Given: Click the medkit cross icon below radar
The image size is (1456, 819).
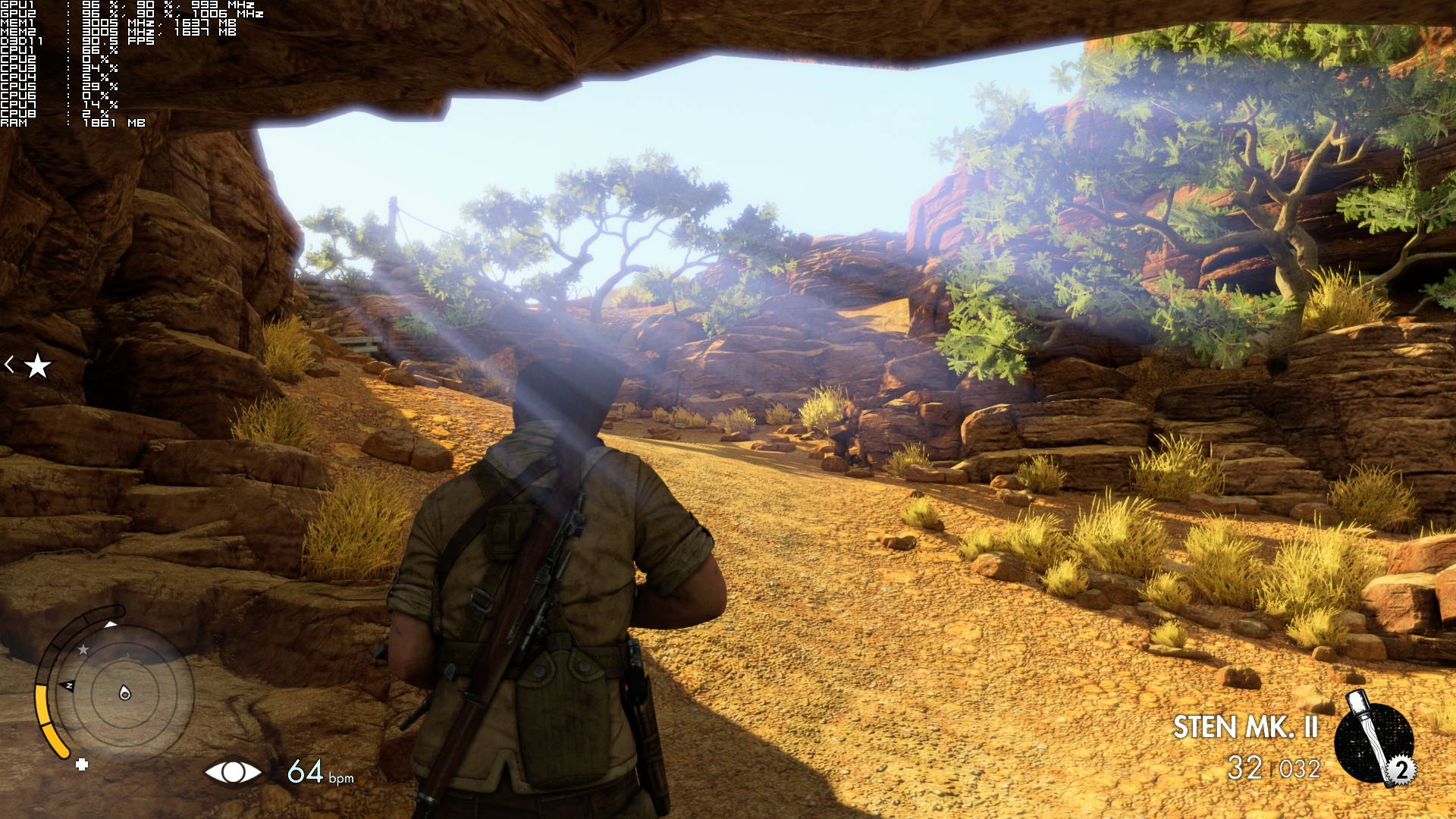Looking at the screenshot, I should click(82, 764).
